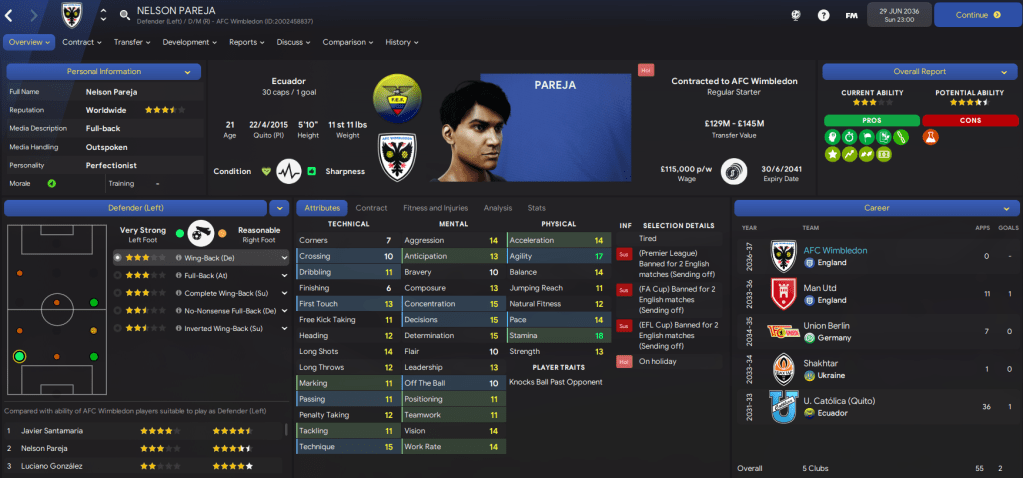Open the Development menu
The image size is (1023, 478).
(189, 42)
